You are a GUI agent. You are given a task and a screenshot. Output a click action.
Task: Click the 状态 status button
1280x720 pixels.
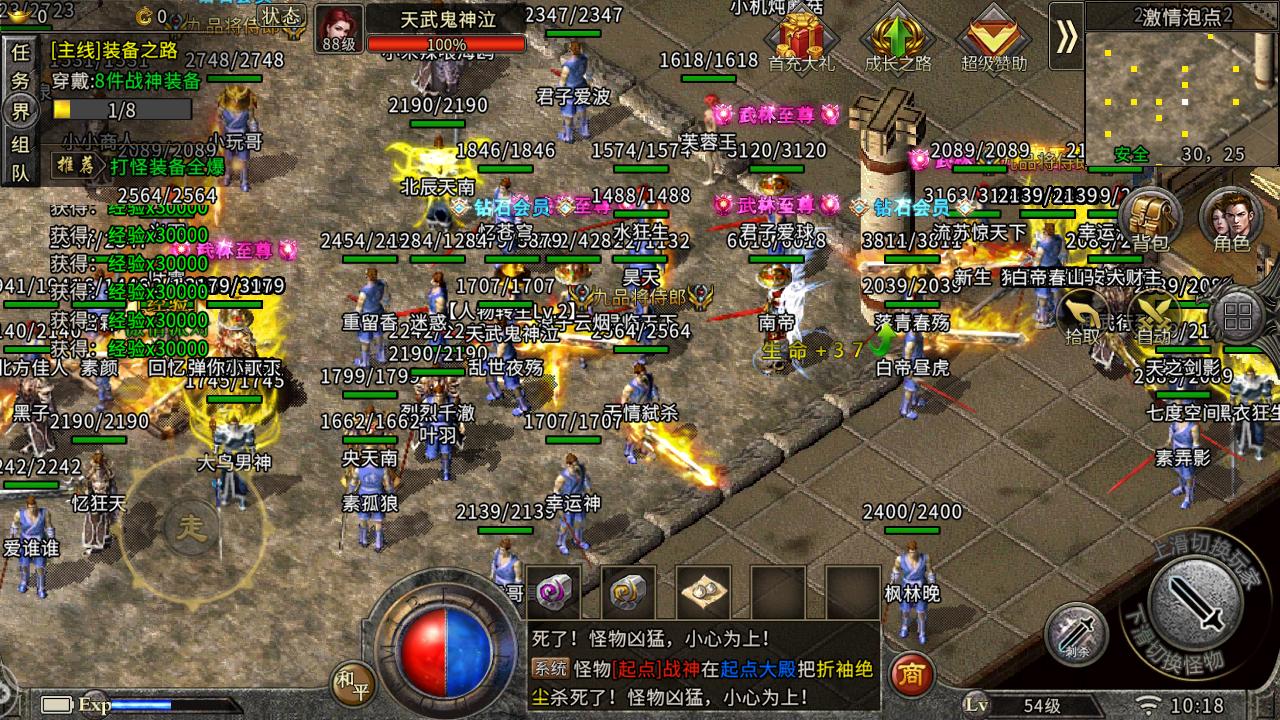point(282,16)
